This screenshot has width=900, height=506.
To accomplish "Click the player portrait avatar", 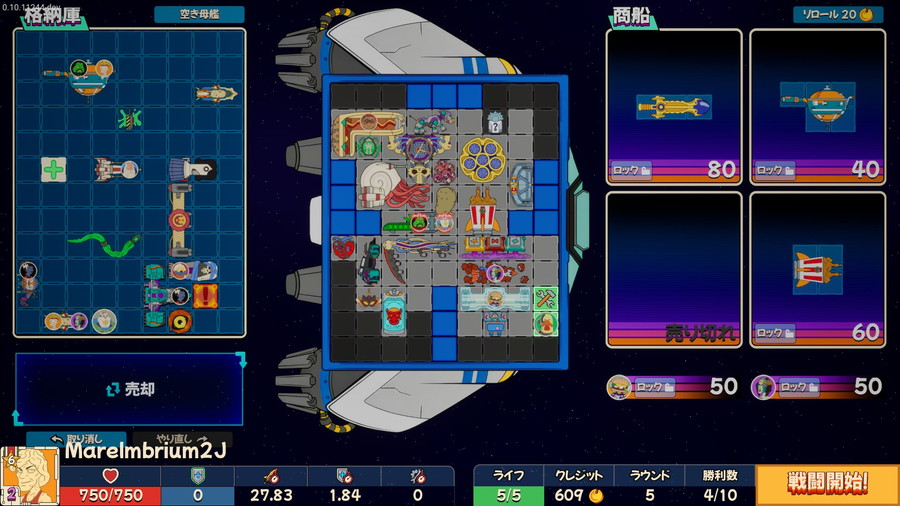I will pyautogui.click(x=32, y=476).
